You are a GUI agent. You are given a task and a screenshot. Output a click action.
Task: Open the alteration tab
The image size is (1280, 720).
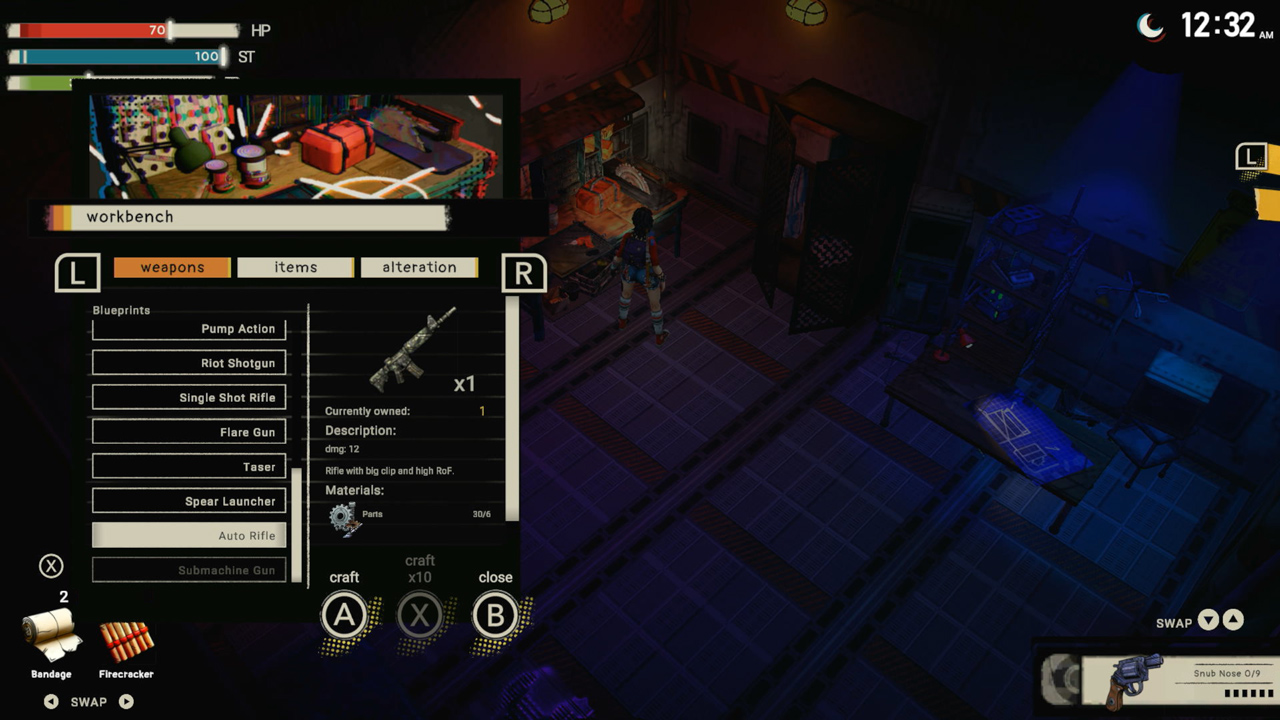tap(419, 267)
